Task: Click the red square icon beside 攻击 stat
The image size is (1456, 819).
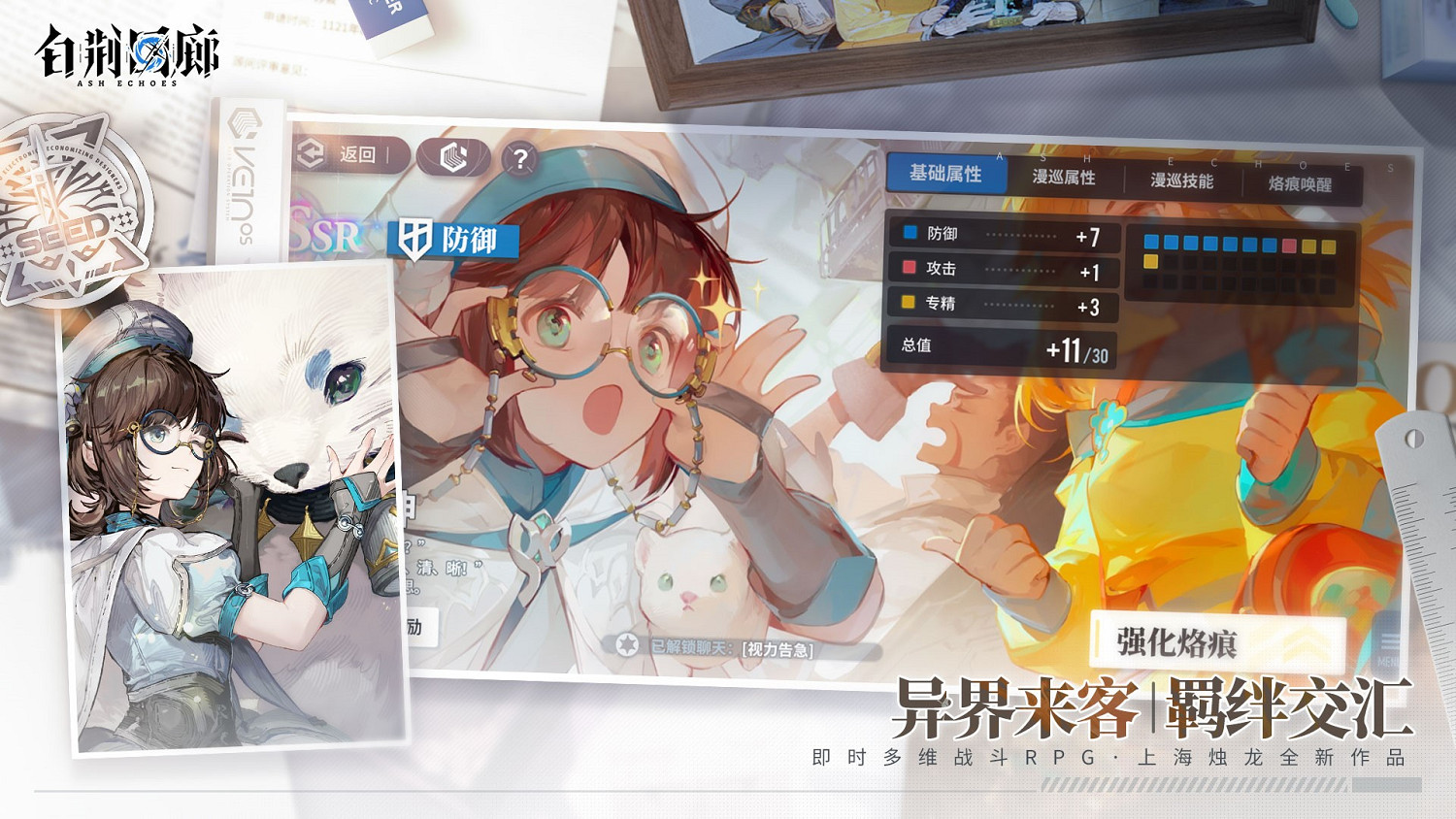Action: click(x=908, y=268)
